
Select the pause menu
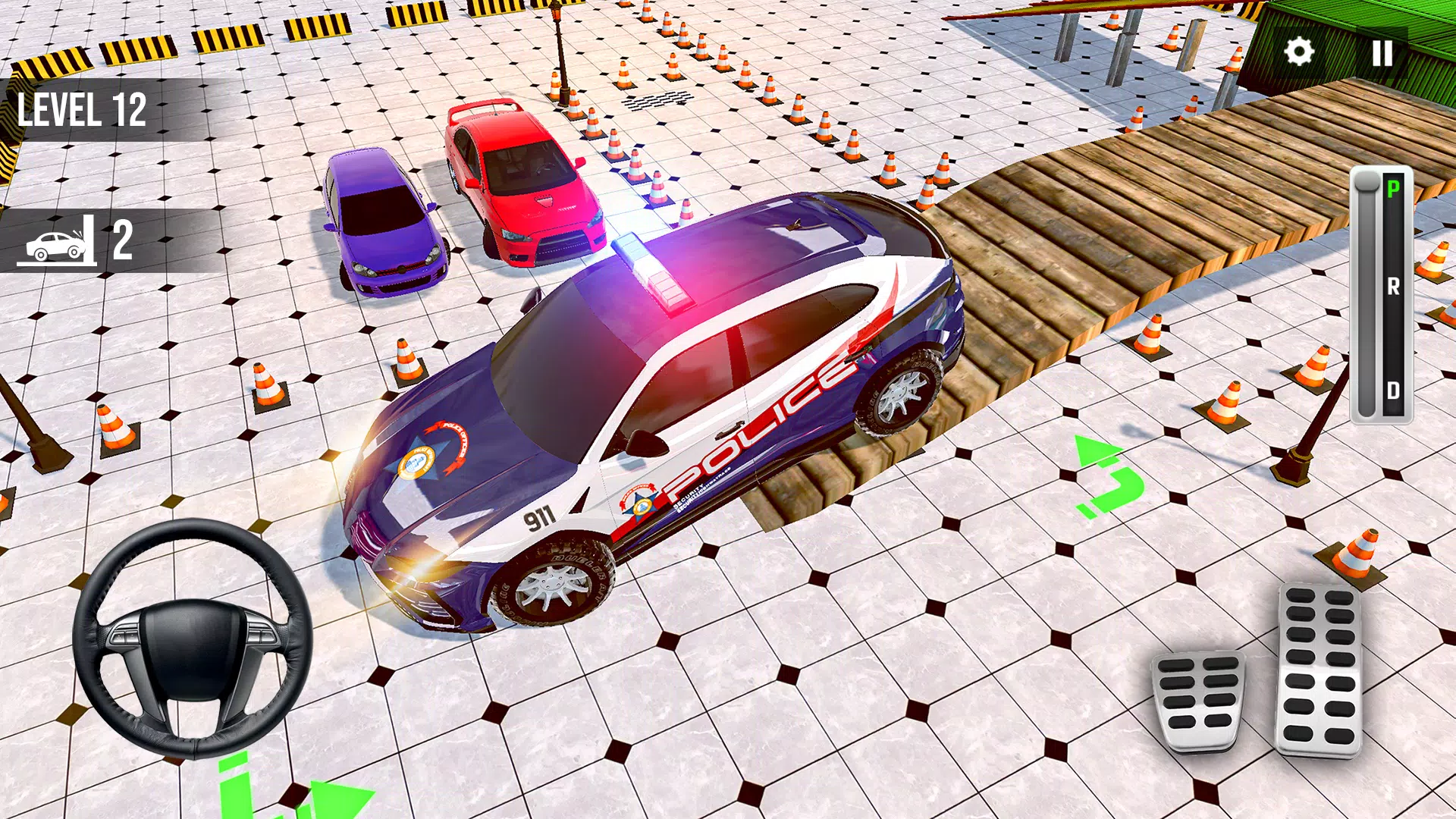[1382, 52]
